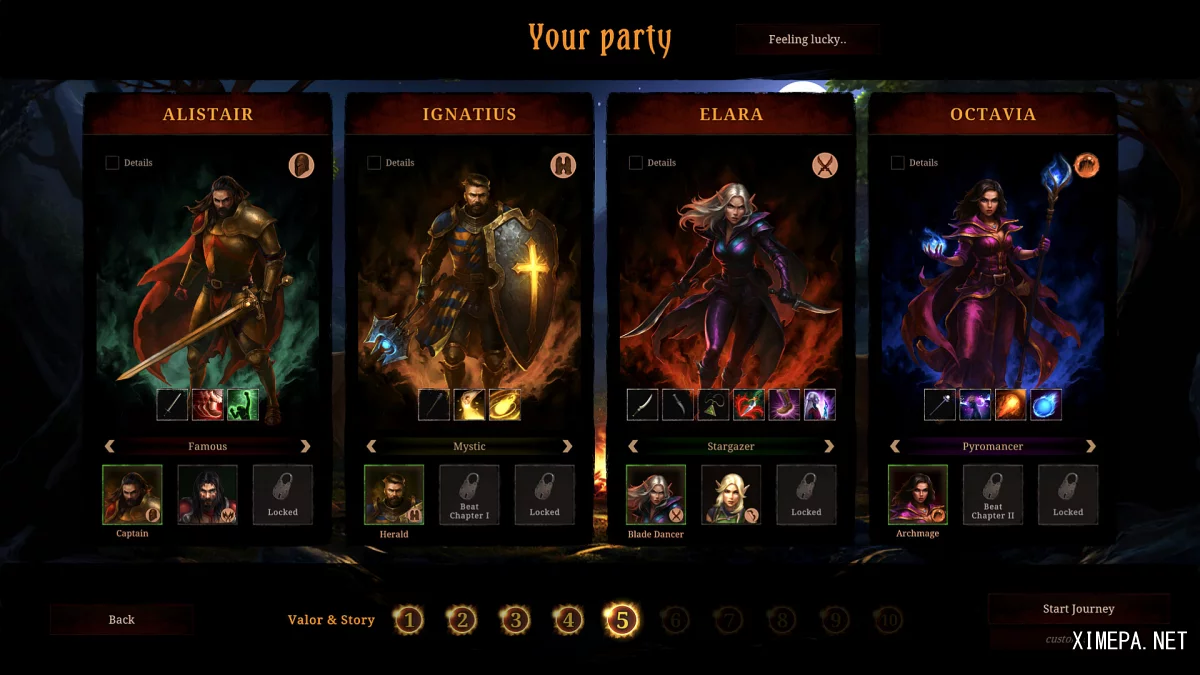Go back with the Back button
This screenshot has height=675, width=1200.
coord(121,620)
